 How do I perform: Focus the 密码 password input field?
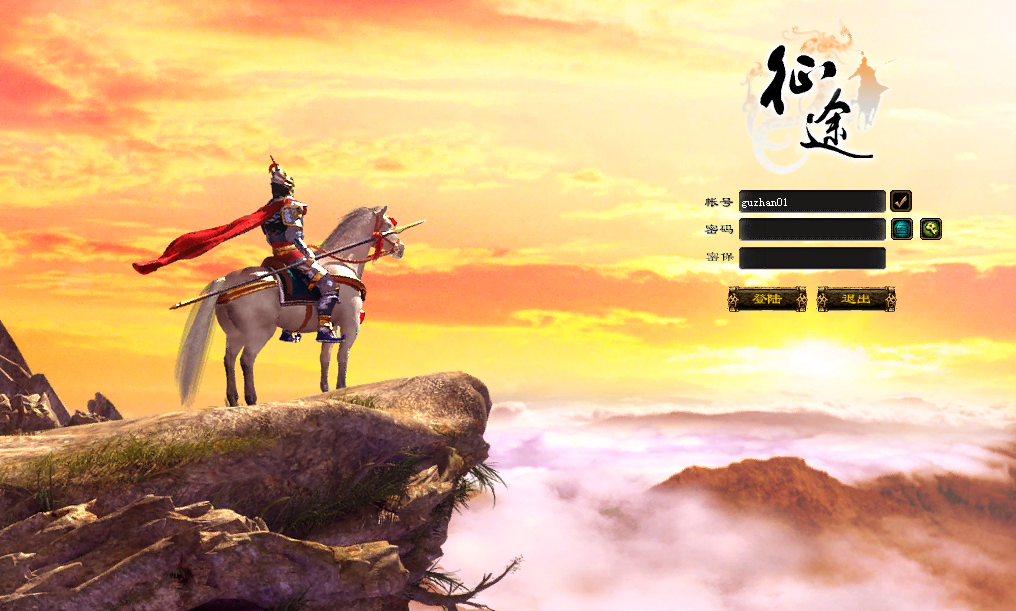812,230
